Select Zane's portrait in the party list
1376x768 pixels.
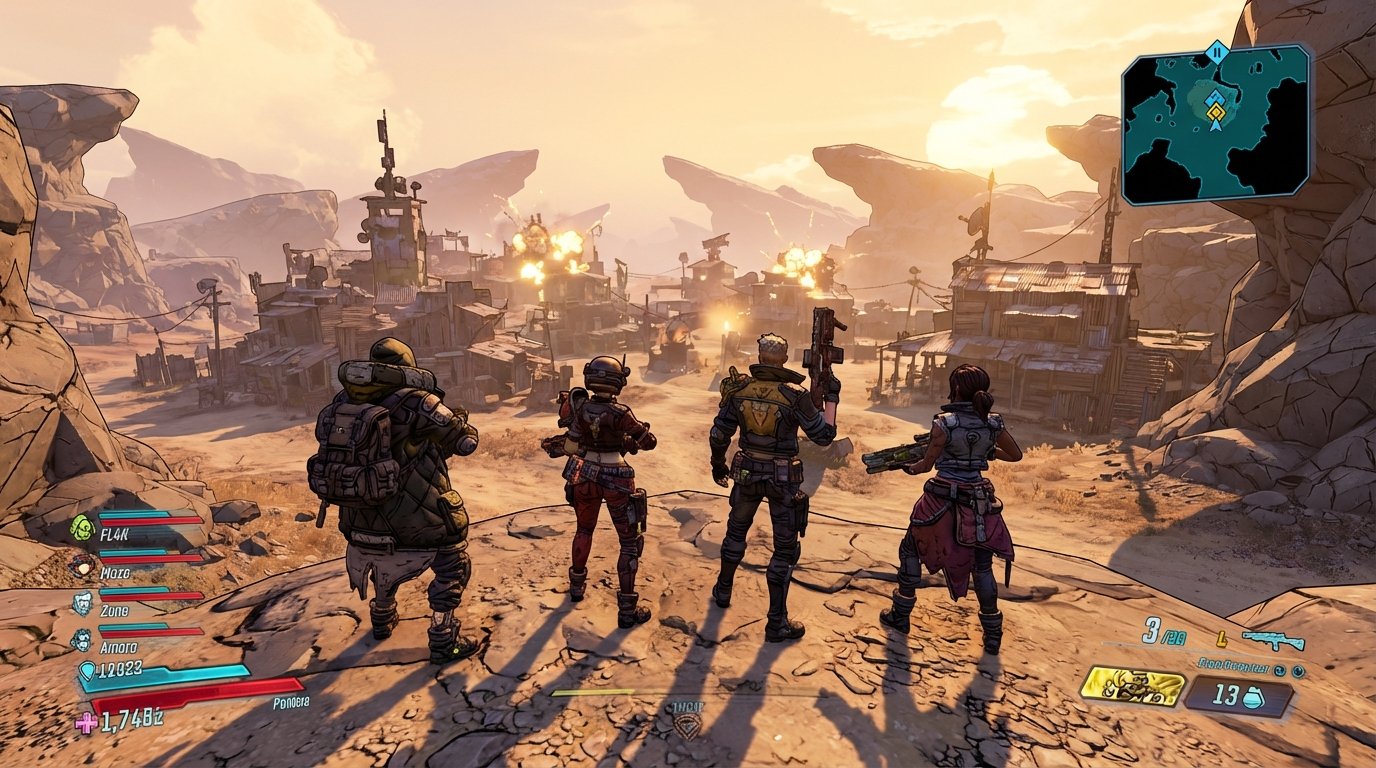pyautogui.click(x=81, y=602)
